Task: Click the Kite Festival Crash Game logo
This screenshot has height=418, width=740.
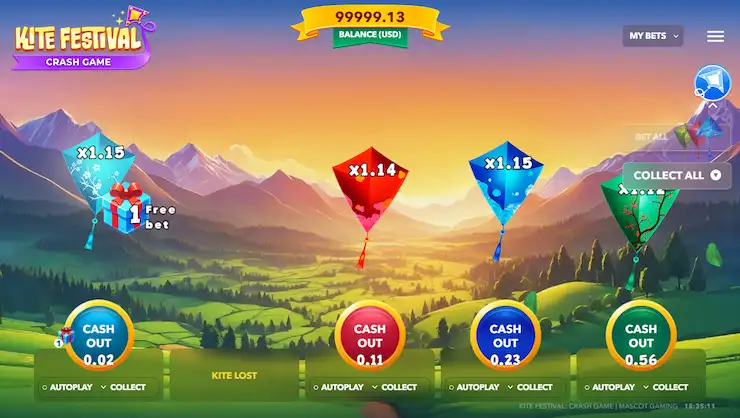Action: pos(78,42)
